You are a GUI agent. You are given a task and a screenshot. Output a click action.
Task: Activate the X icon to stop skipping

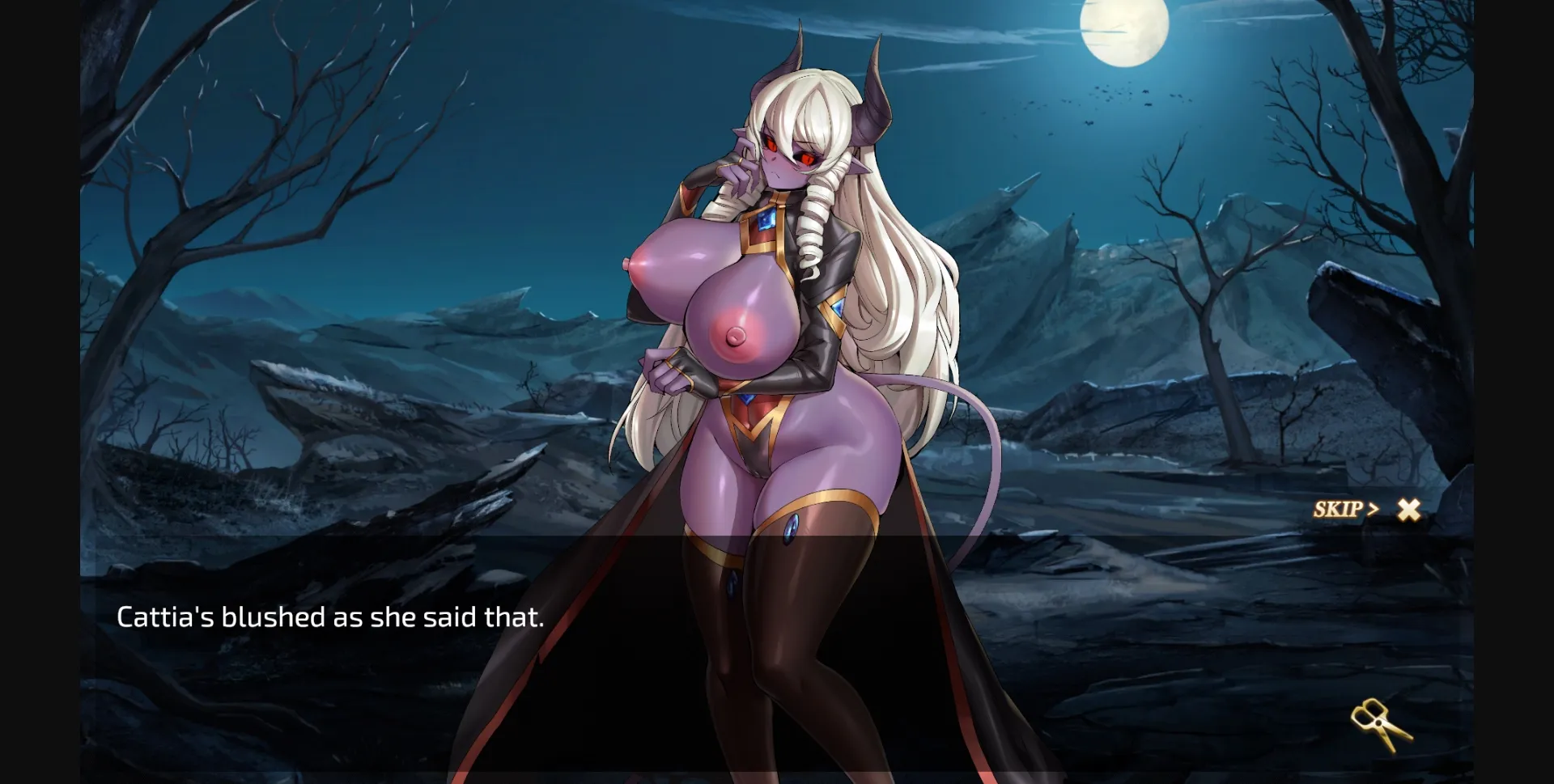pyautogui.click(x=1408, y=508)
